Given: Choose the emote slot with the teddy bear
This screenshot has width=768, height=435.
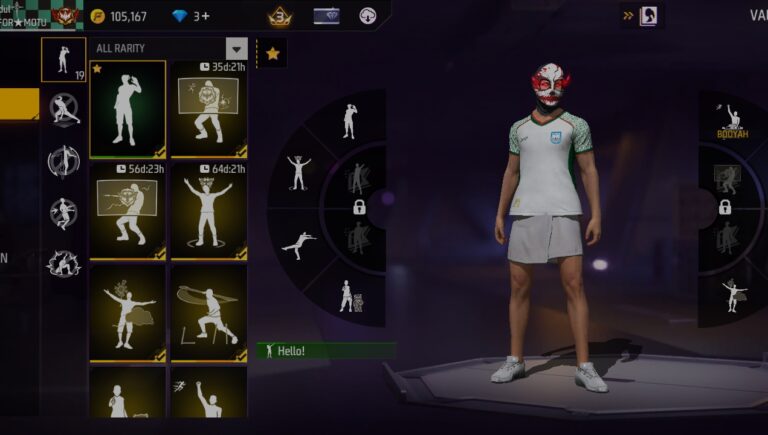Looking at the screenshot, I should click(x=346, y=295).
